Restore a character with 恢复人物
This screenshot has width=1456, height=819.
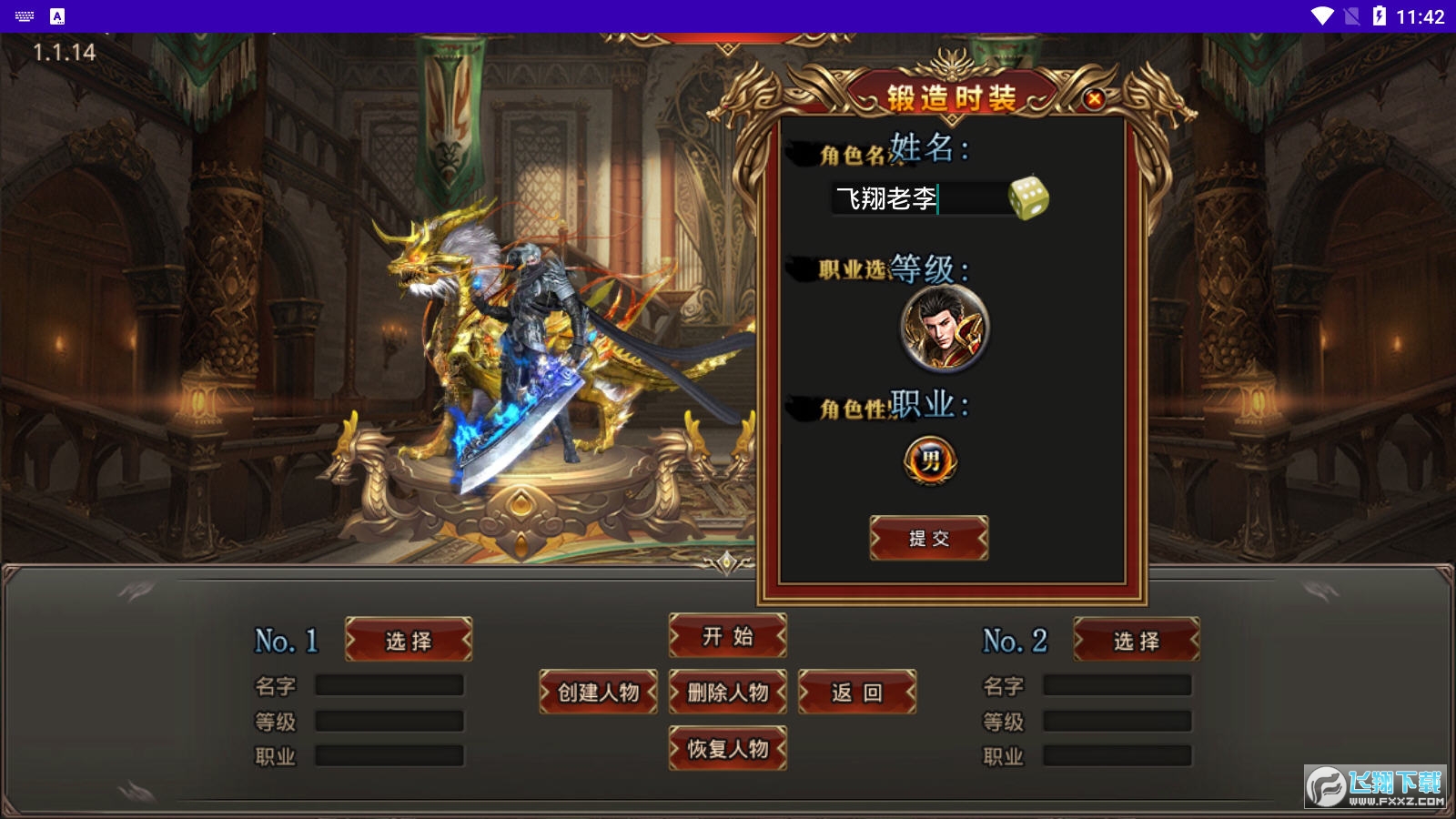tap(728, 749)
